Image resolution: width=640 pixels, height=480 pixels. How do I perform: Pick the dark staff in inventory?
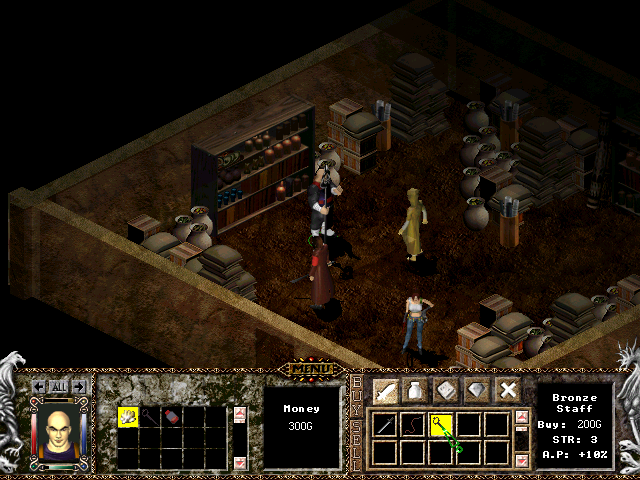point(149,417)
